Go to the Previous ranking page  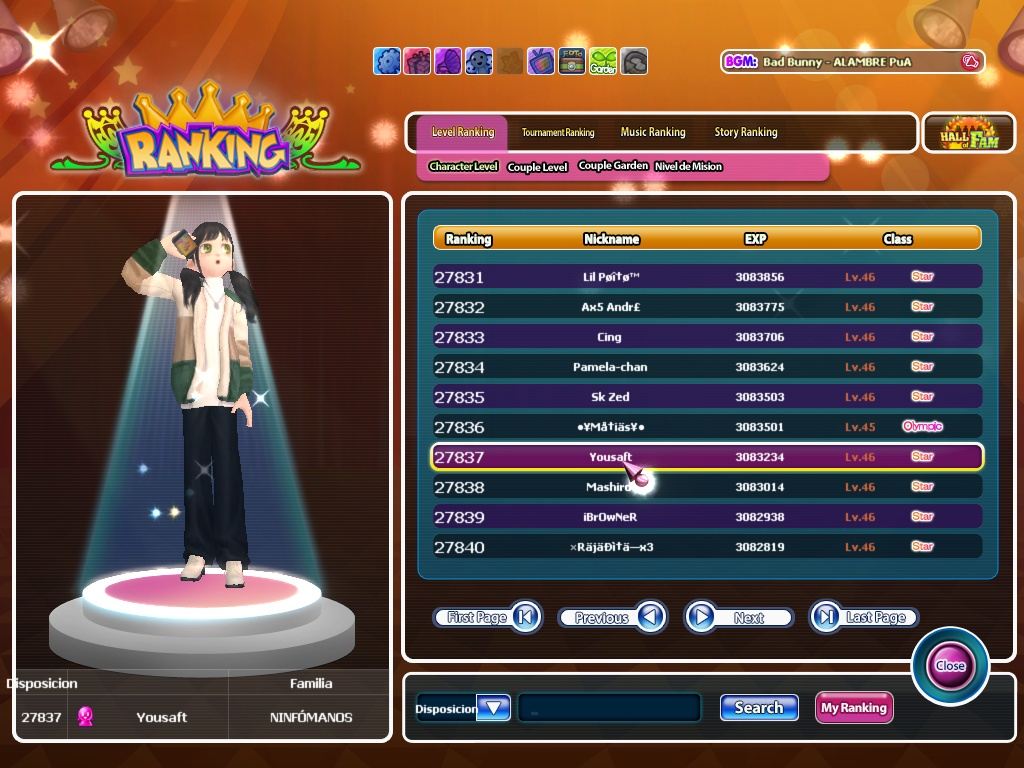[612, 617]
